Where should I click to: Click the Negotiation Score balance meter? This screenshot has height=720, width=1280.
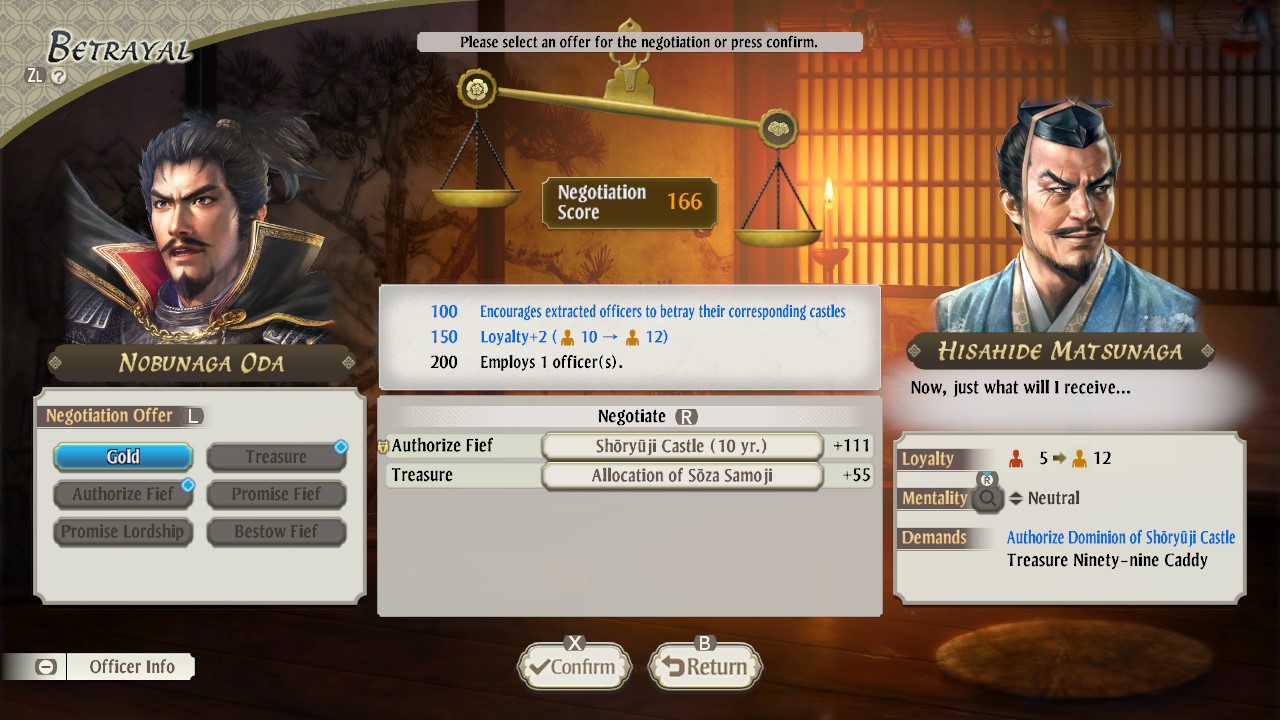point(630,202)
